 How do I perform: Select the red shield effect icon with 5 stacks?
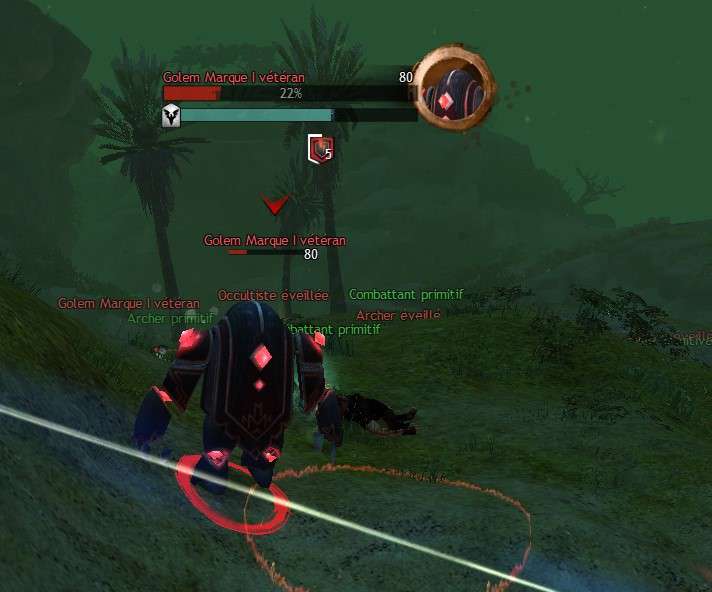[319, 149]
